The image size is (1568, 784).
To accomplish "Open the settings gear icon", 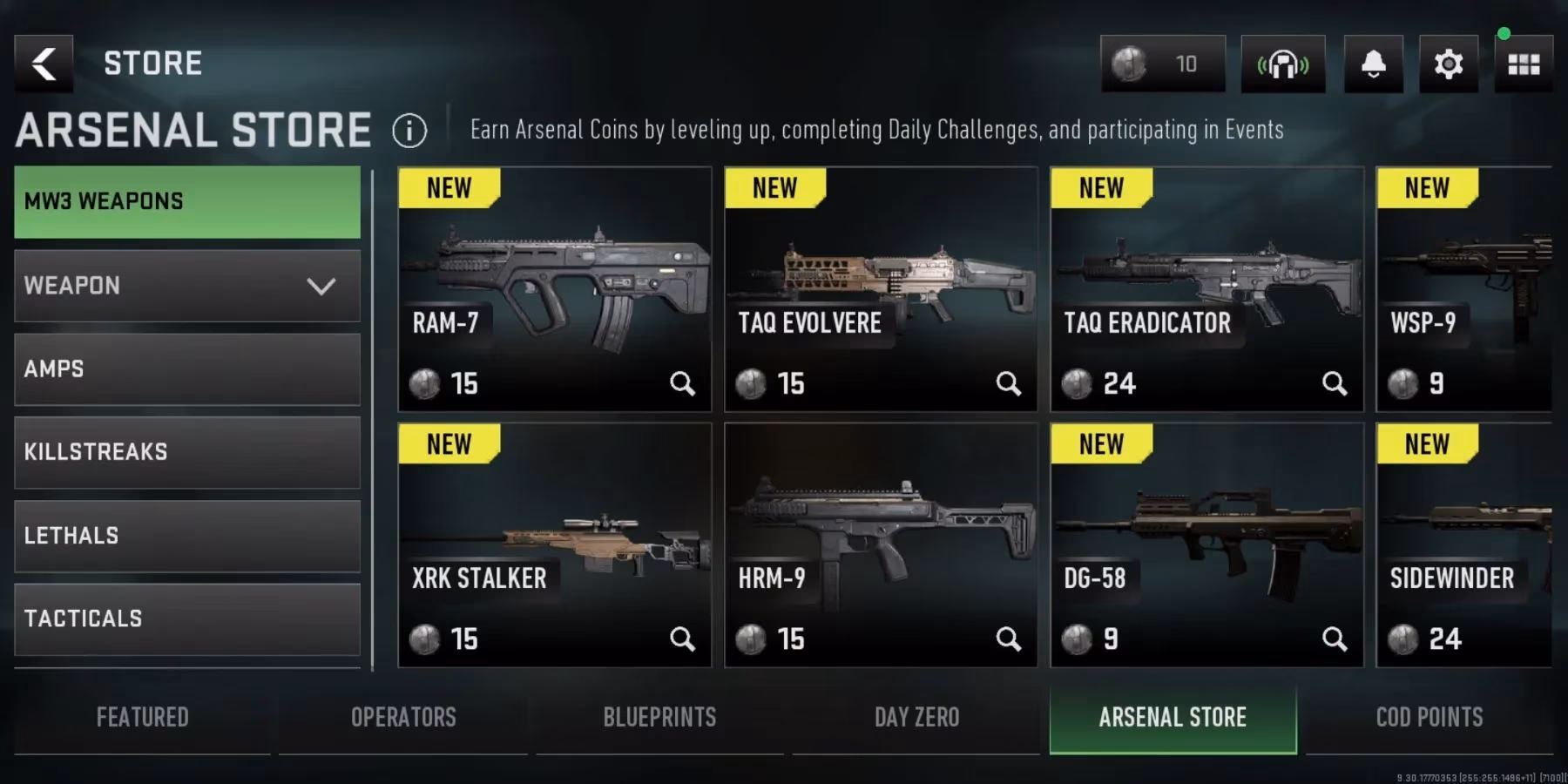I will 1448,64.
